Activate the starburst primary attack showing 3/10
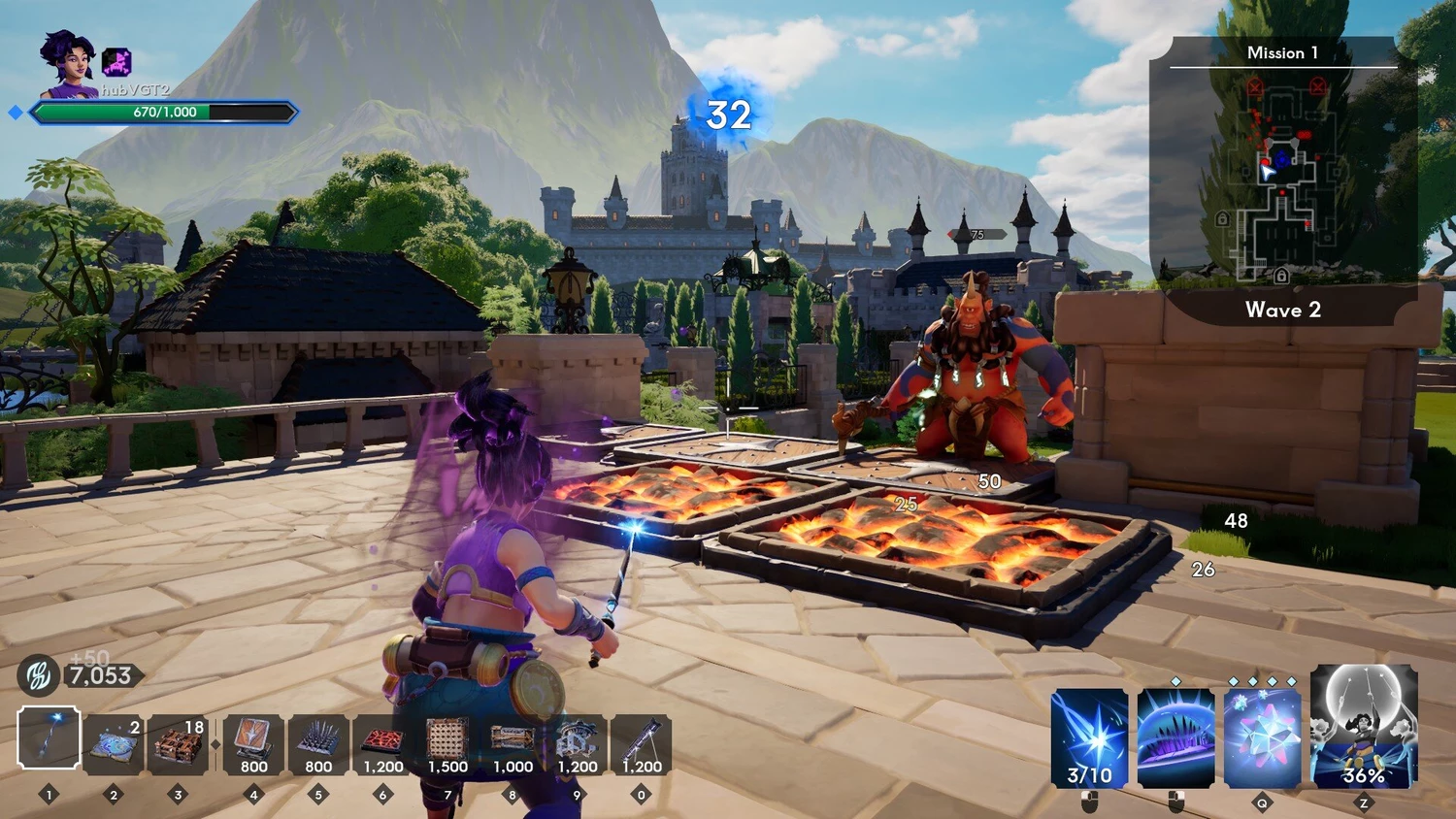Image resolution: width=1456 pixels, height=819 pixels. (1089, 737)
